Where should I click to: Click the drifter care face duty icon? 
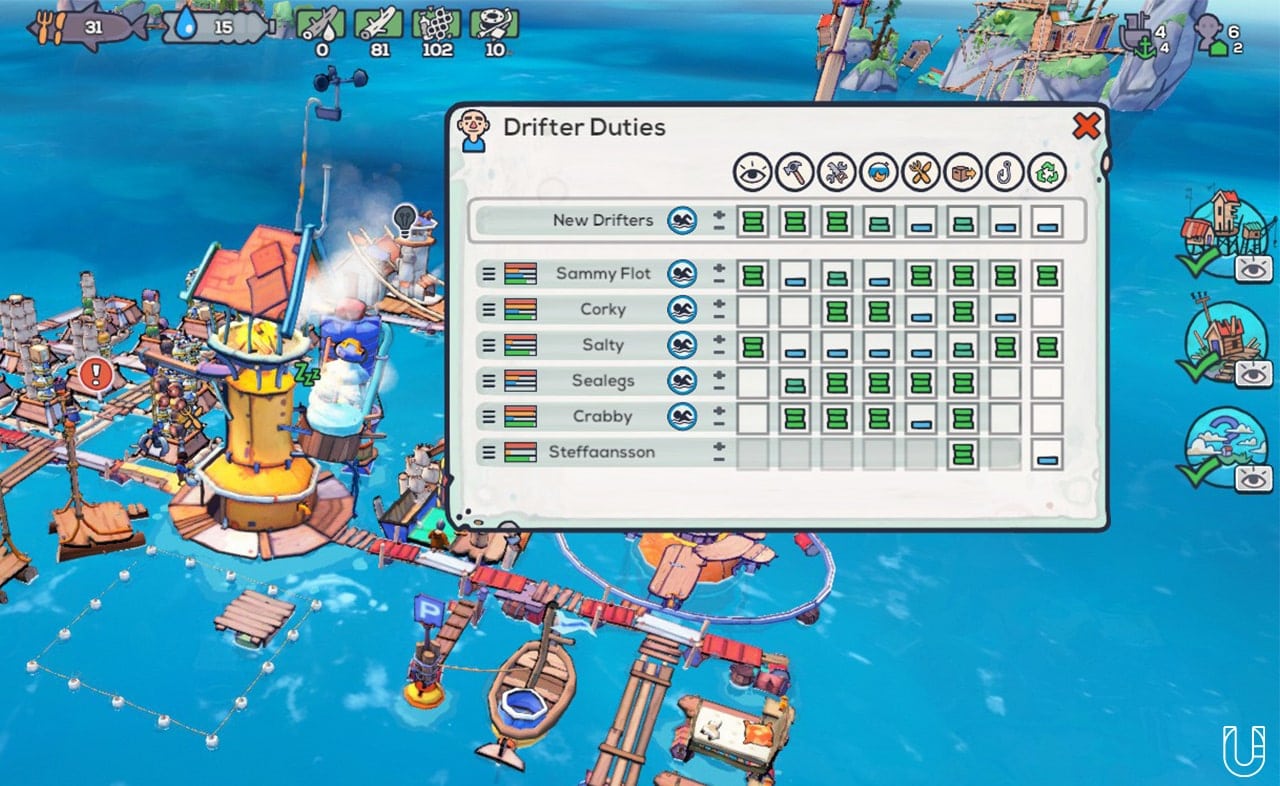click(x=878, y=171)
